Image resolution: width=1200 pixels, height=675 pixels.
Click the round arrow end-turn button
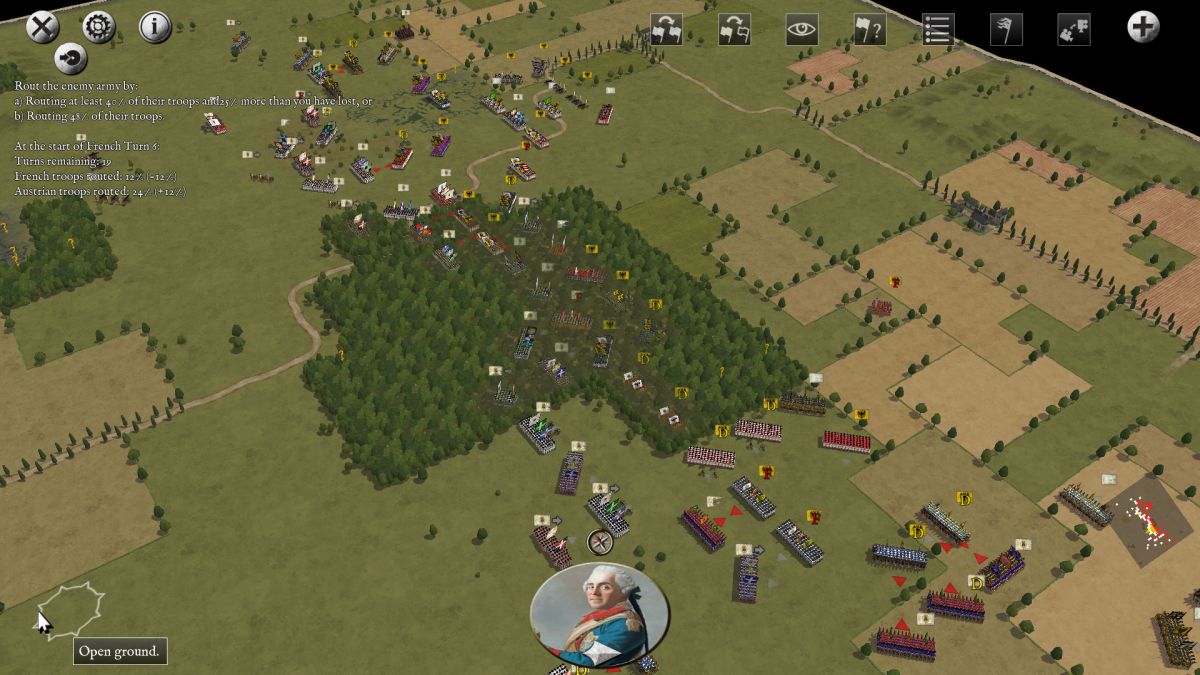point(70,58)
